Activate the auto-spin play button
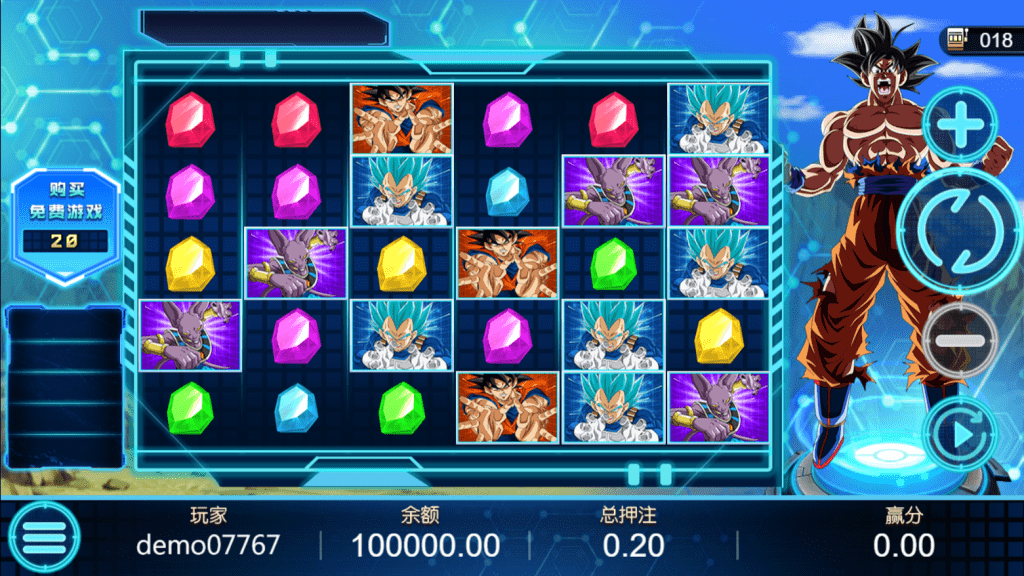 click(x=959, y=434)
